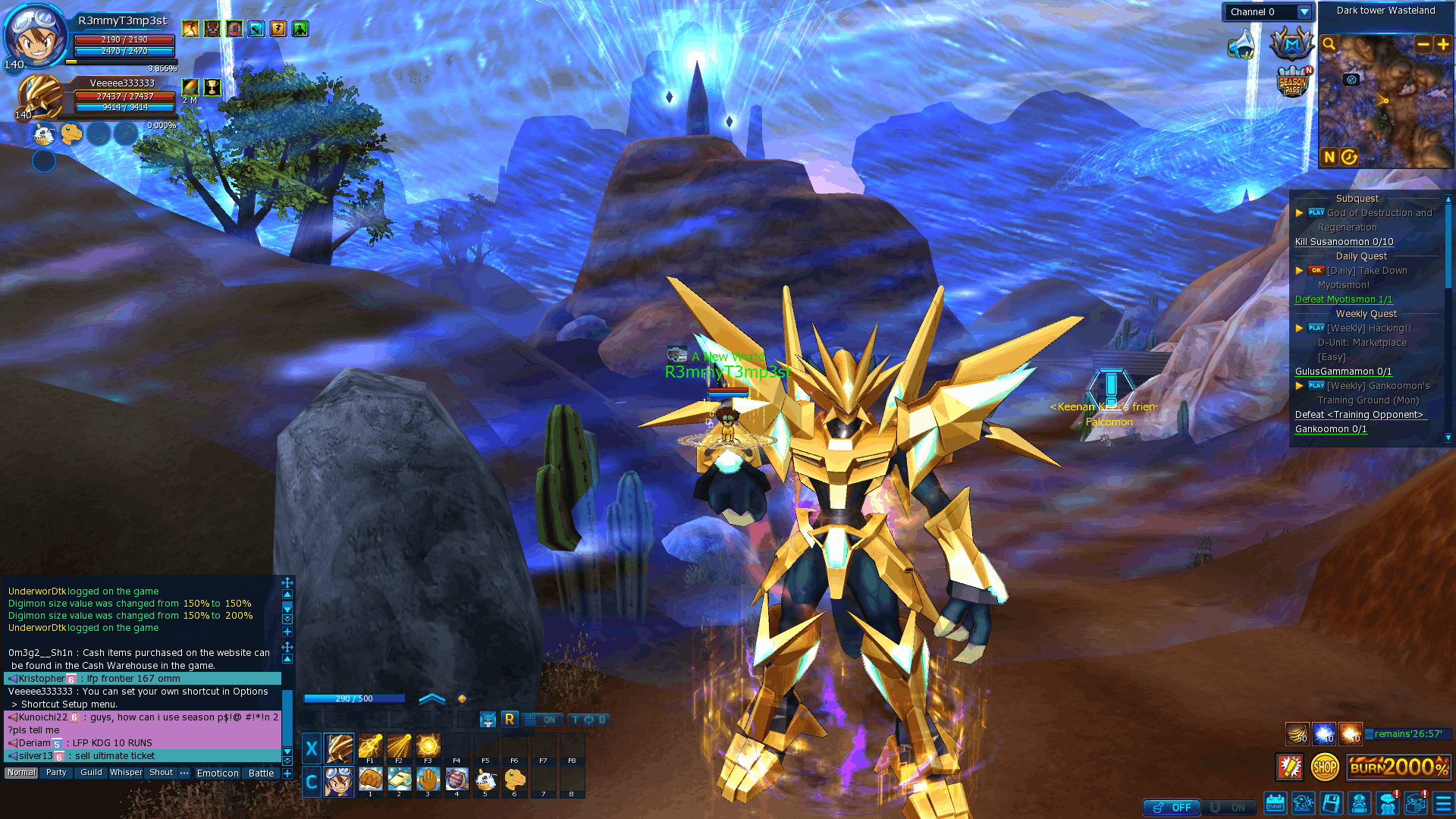
Task: Click the yellow R button above hotbar
Action: point(509,719)
